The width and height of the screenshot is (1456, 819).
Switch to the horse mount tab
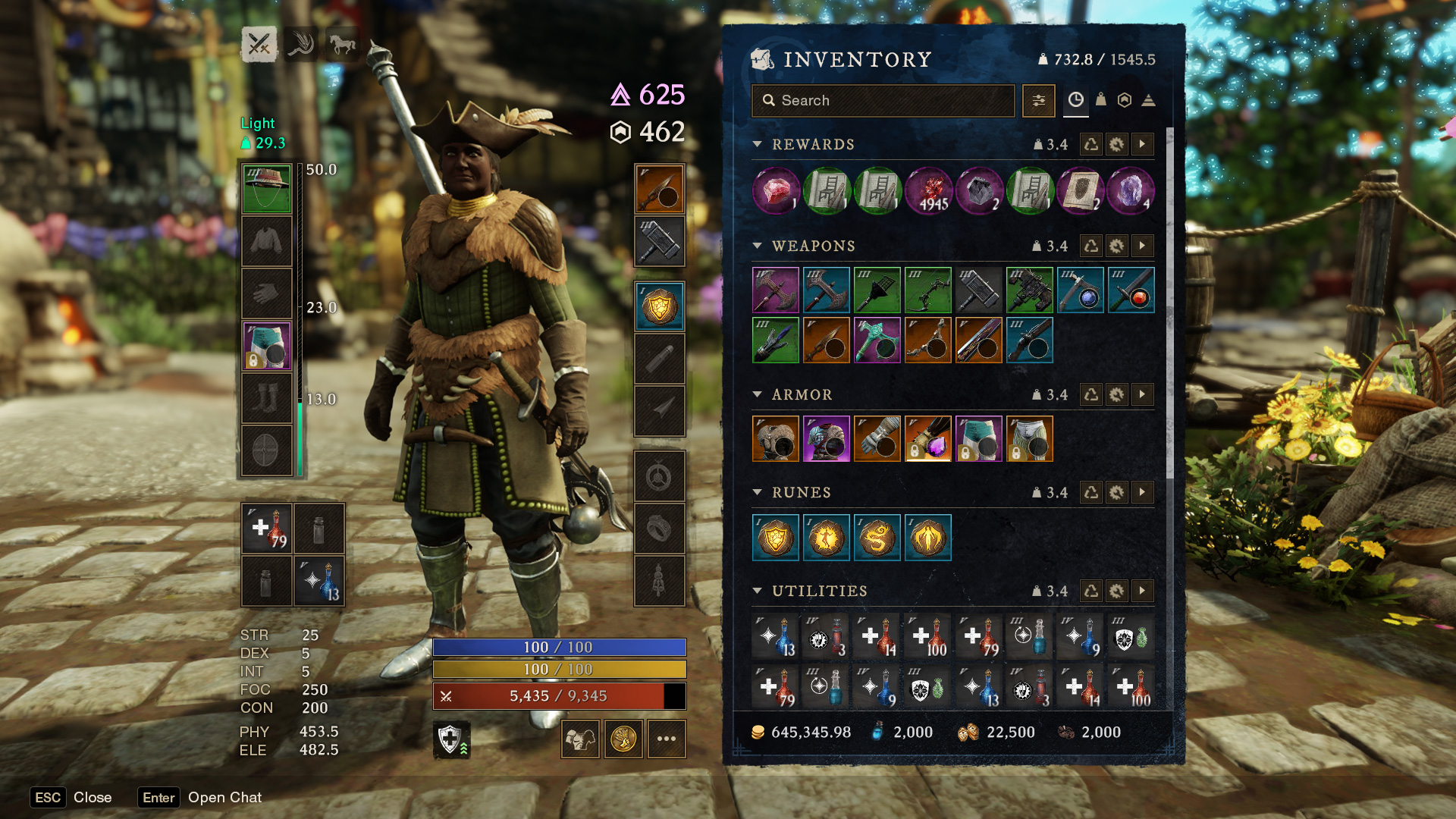click(x=342, y=44)
